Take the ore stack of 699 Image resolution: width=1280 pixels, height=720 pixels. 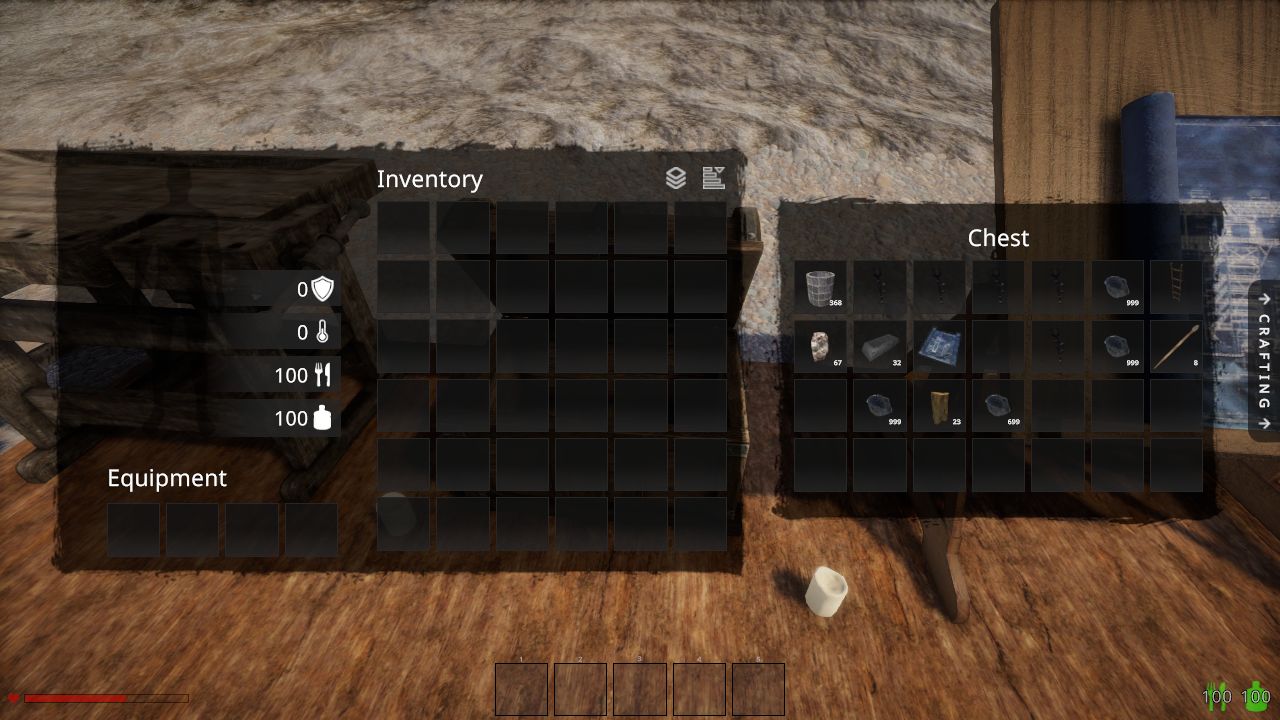pyautogui.click(x=998, y=405)
